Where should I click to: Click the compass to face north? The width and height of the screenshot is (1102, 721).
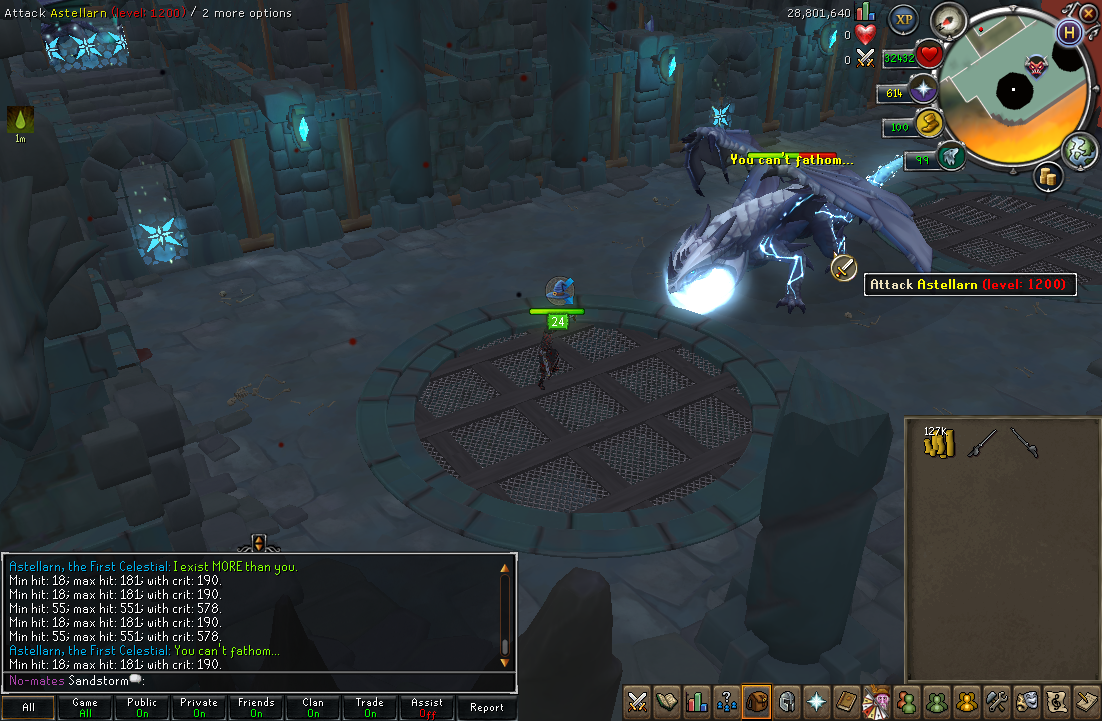coord(946,20)
